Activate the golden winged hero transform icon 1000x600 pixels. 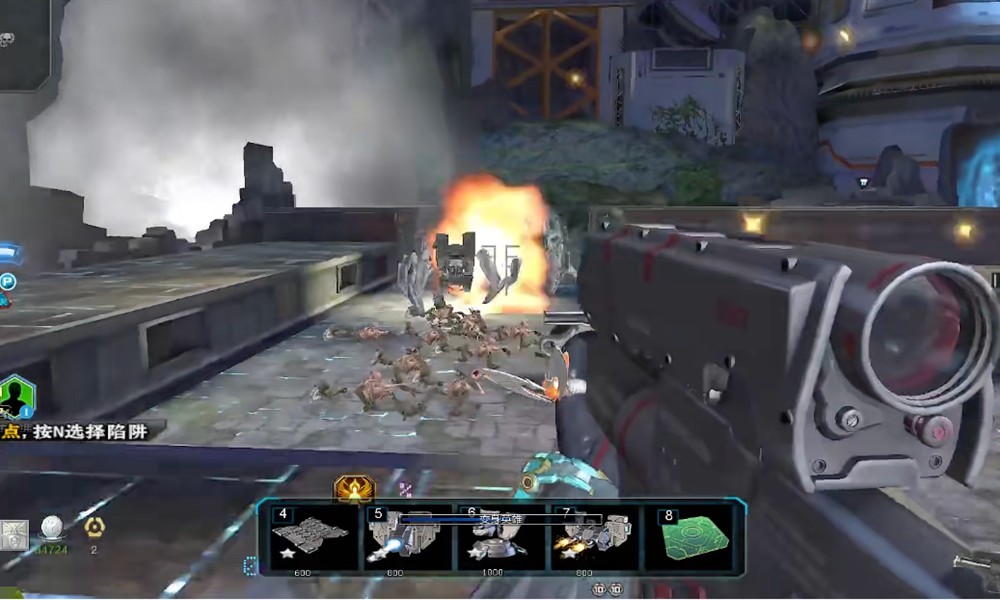(x=353, y=489)
